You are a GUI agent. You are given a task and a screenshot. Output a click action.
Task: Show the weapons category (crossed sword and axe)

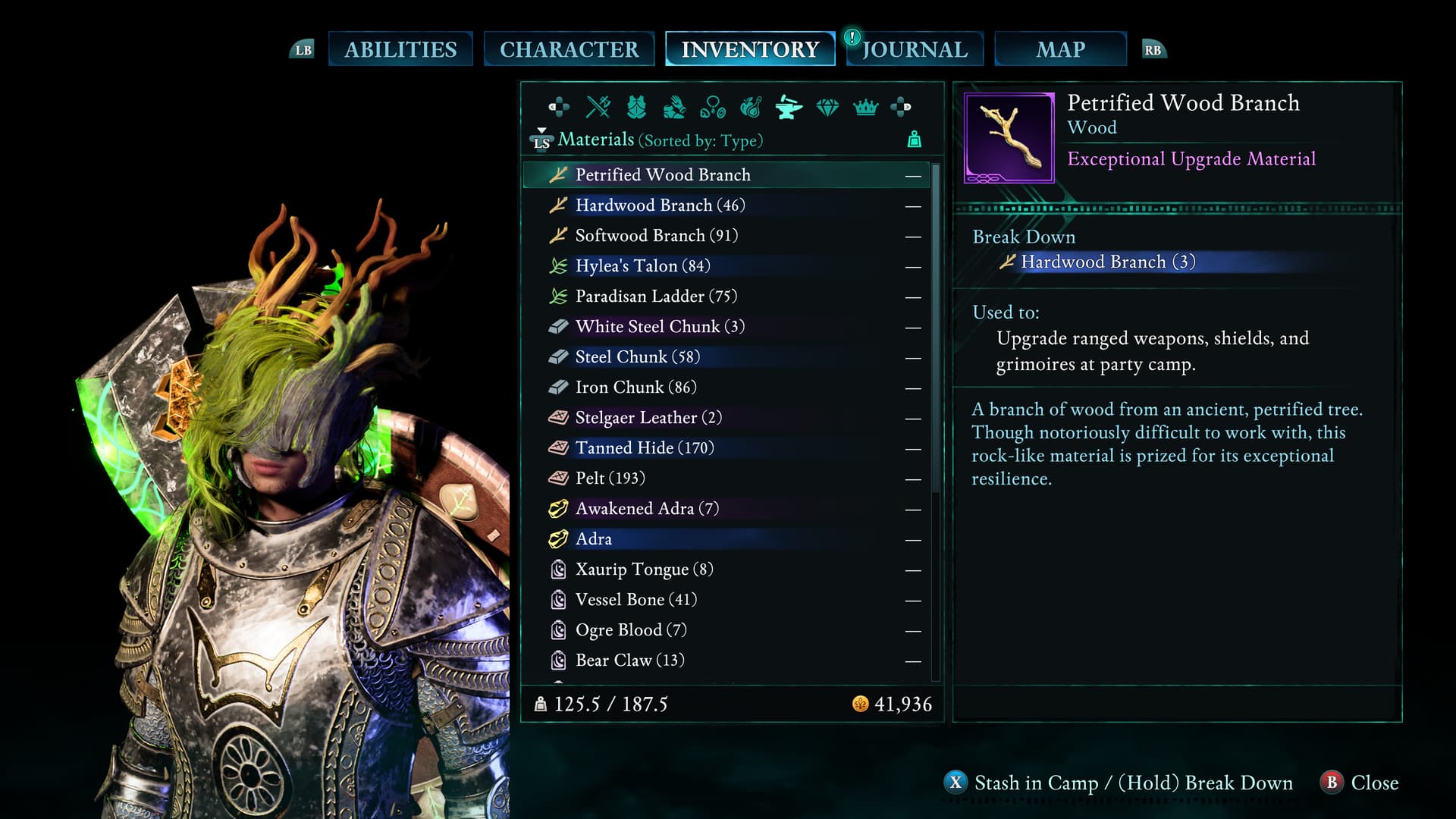click(x=598, y=107)
